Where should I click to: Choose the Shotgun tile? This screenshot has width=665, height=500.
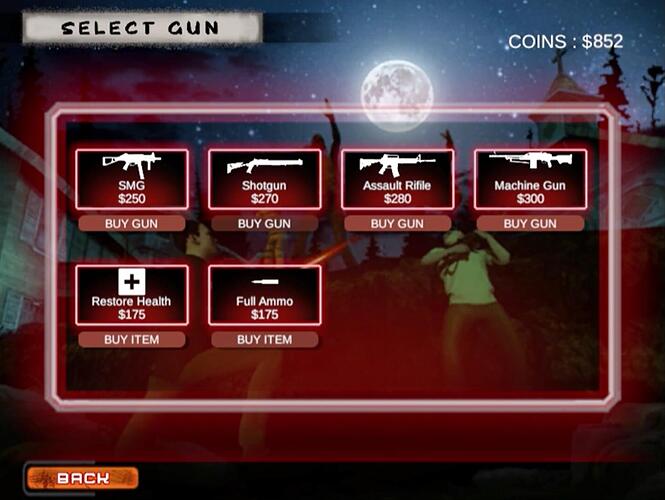264,179
